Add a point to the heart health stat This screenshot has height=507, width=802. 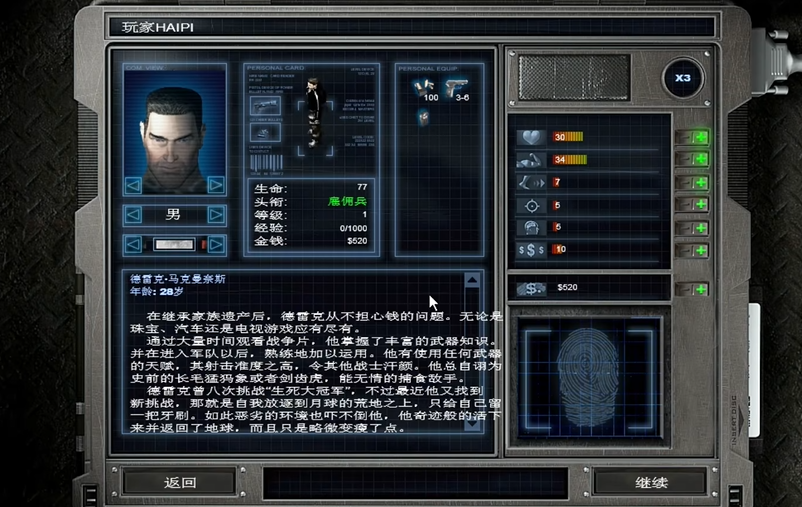pos(699,137)
